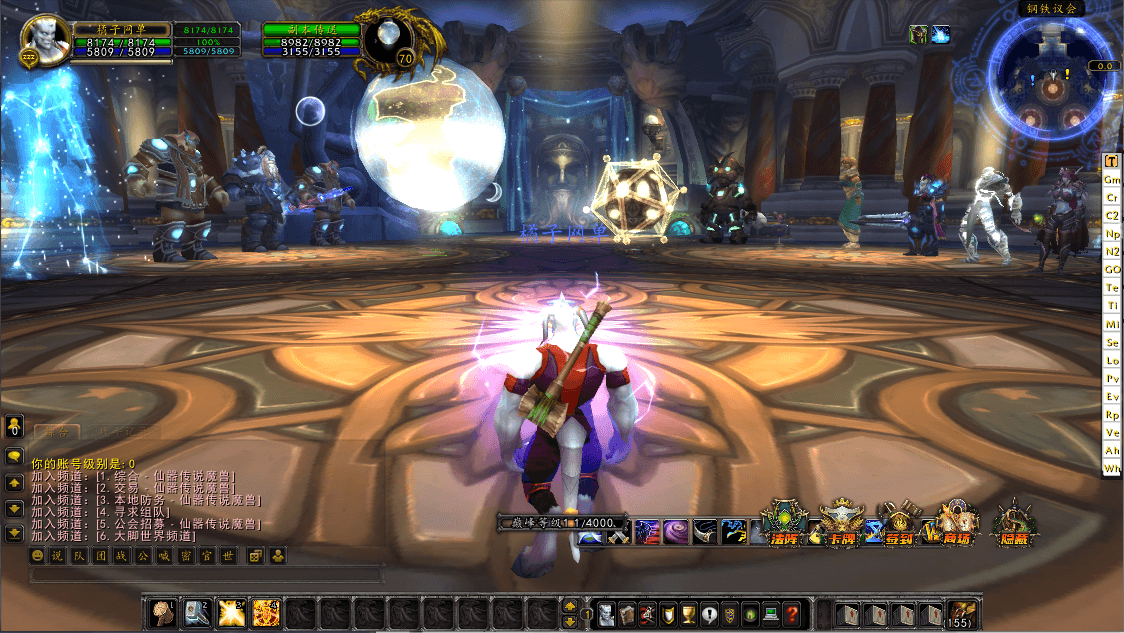The height and width of the screenshot is (633, 1124).
Task: Open the 法阵 formation menu
Action: tap(783, 524)
